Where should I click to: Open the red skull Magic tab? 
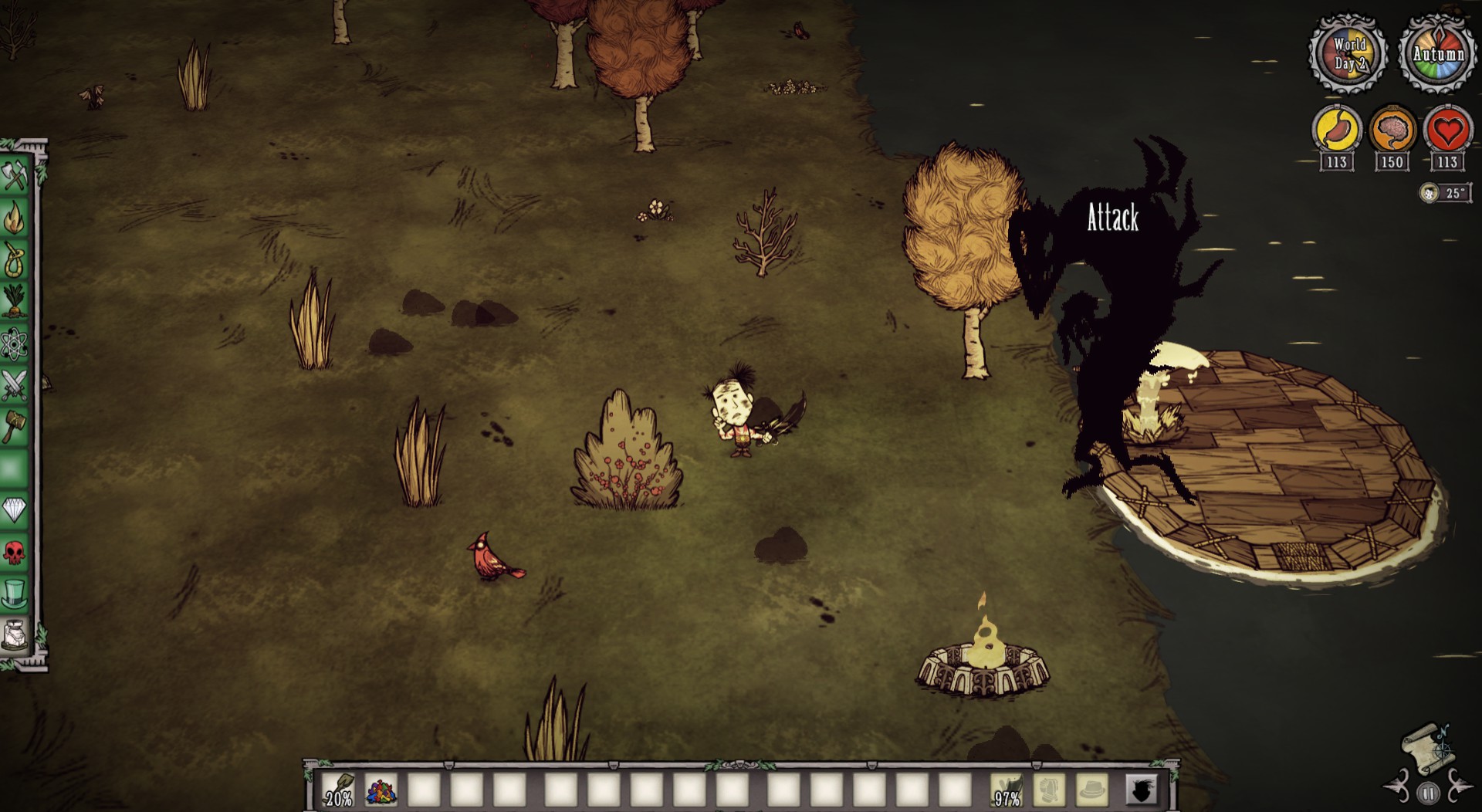(15, 552)
